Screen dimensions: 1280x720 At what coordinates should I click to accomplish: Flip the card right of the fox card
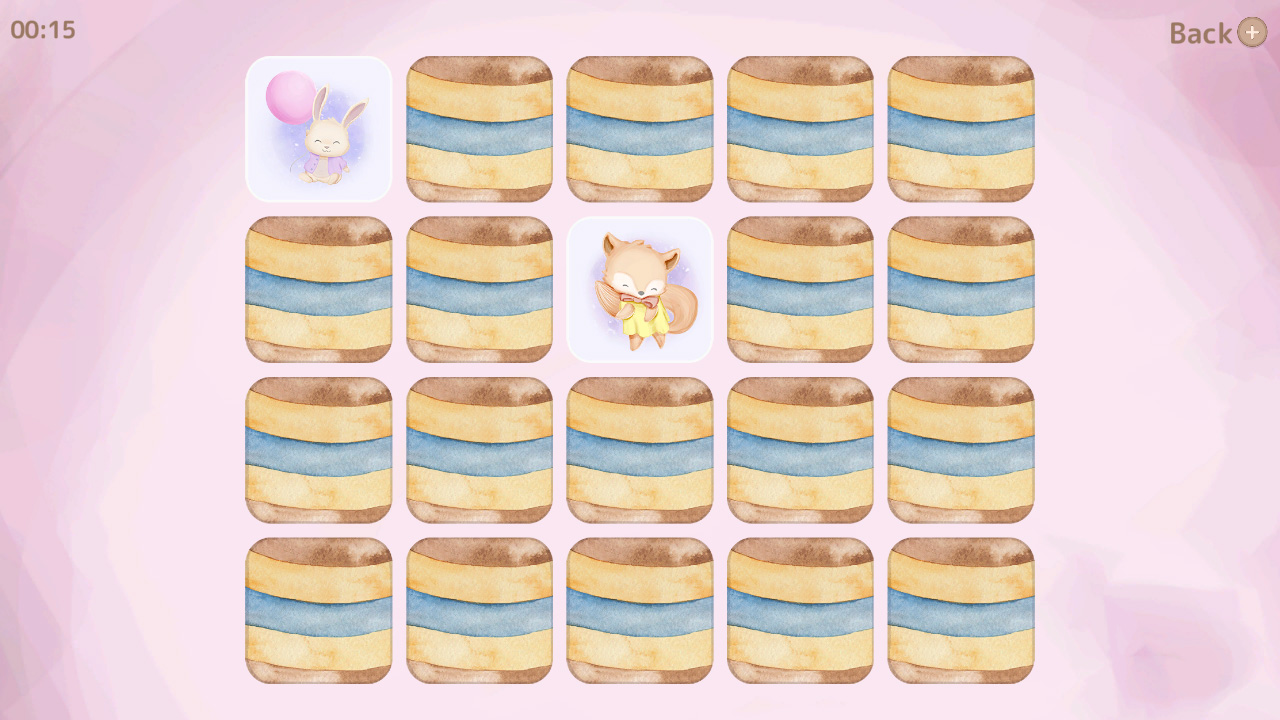(x=800, y=288)
